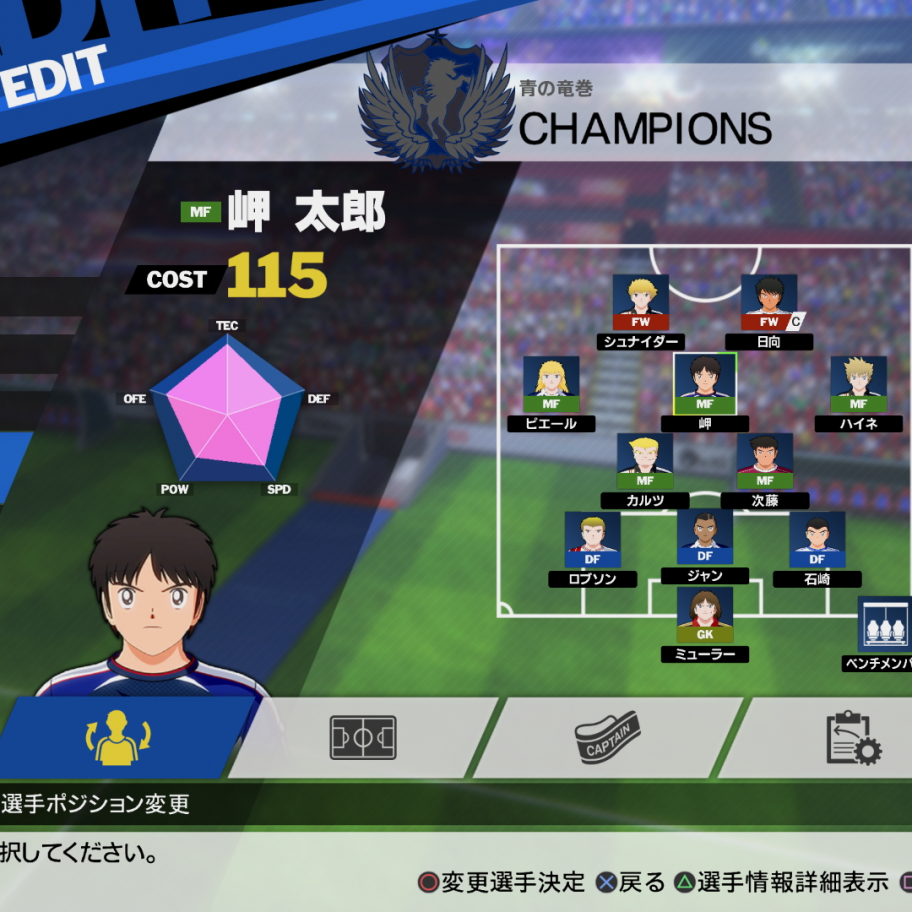The image size is (912, 912).
Task: Select defender Ishizaki's portrait
Action: pos(817,540)
